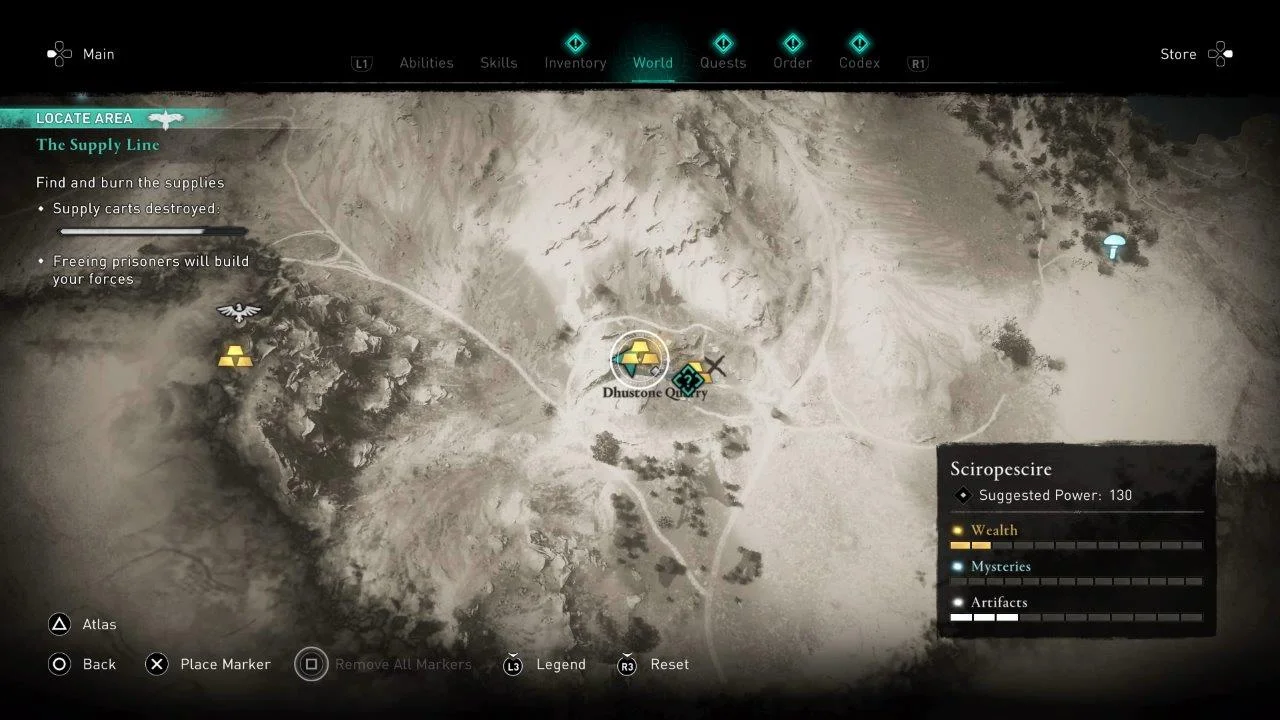
Task: Select the blue mushroom mystery marker
Action: tap(1114, 245)
